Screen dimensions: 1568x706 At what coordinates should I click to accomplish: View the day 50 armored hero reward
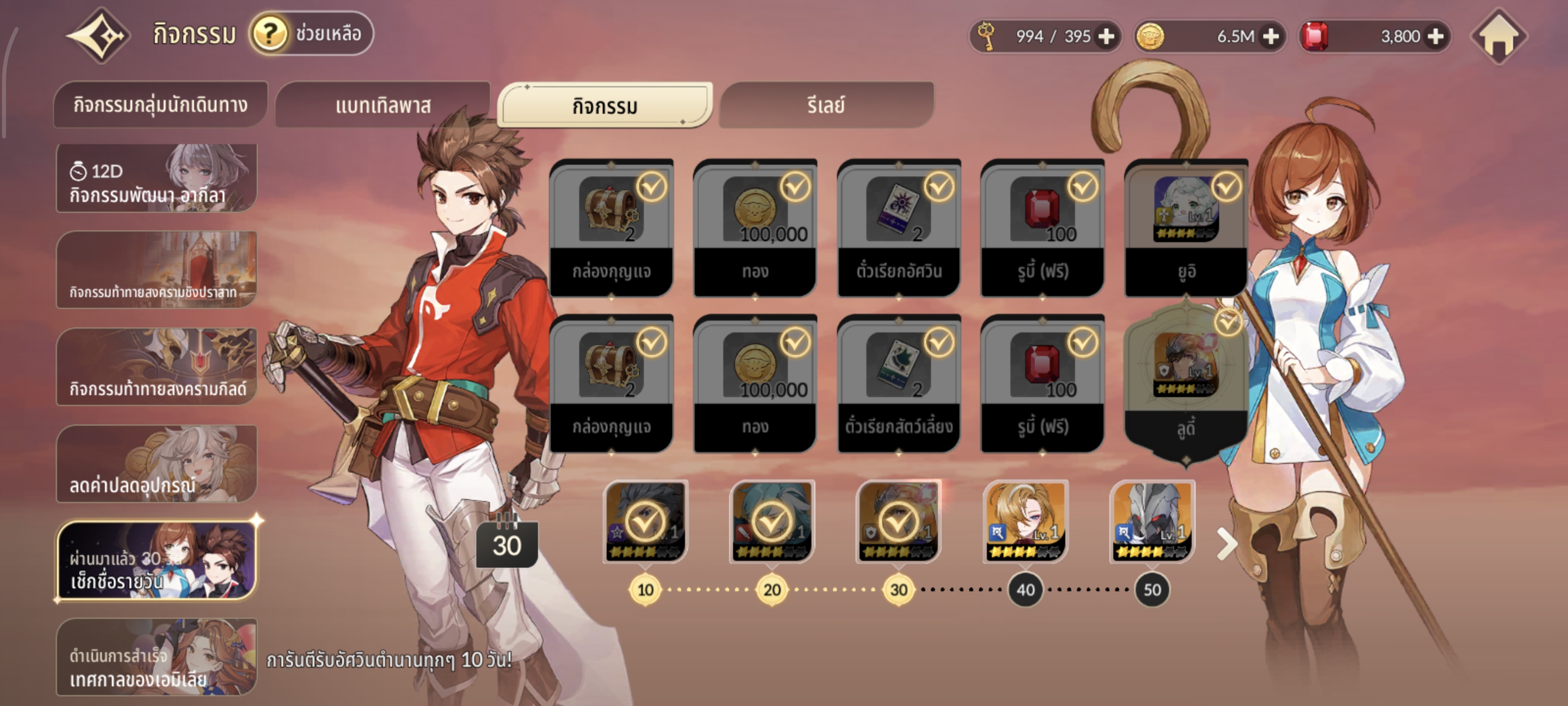pyautogui.click(x=1151, y=521)
